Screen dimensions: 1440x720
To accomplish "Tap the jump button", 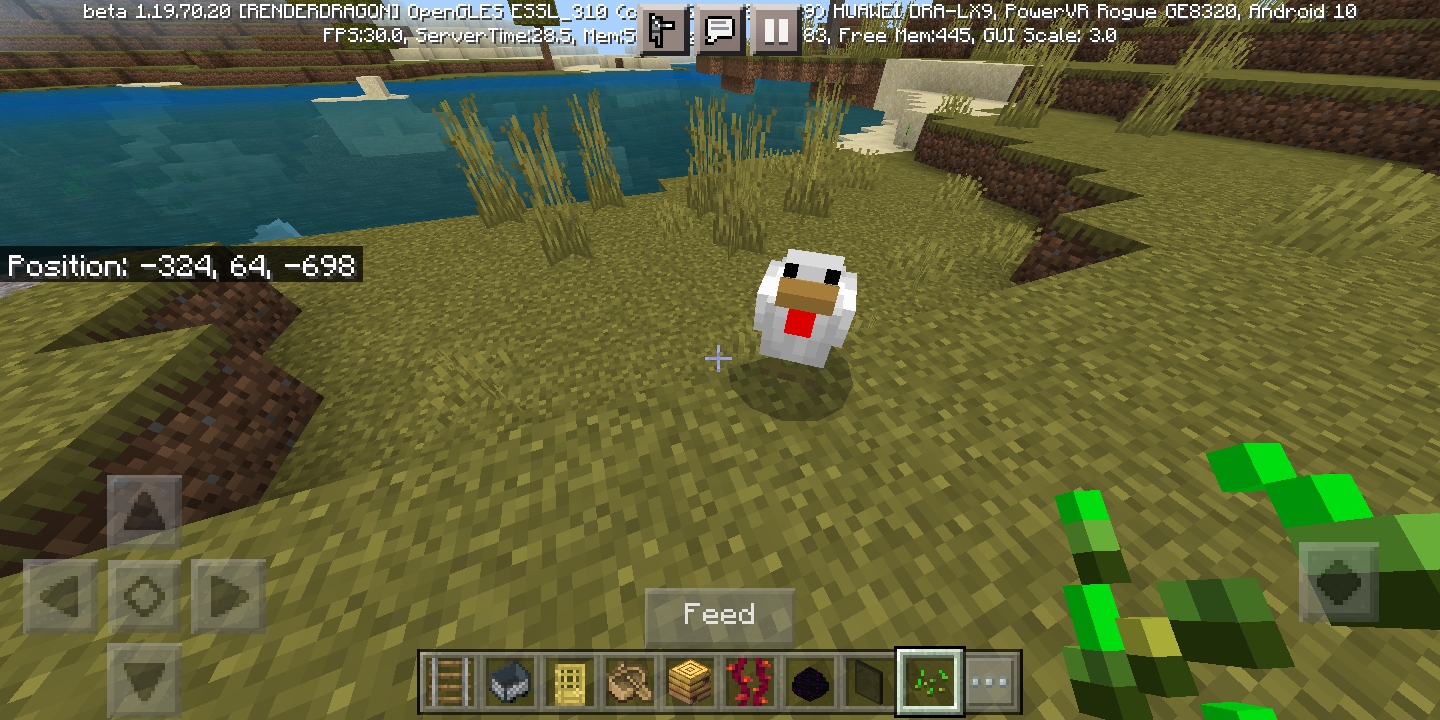I will [x=1338, y=583].
